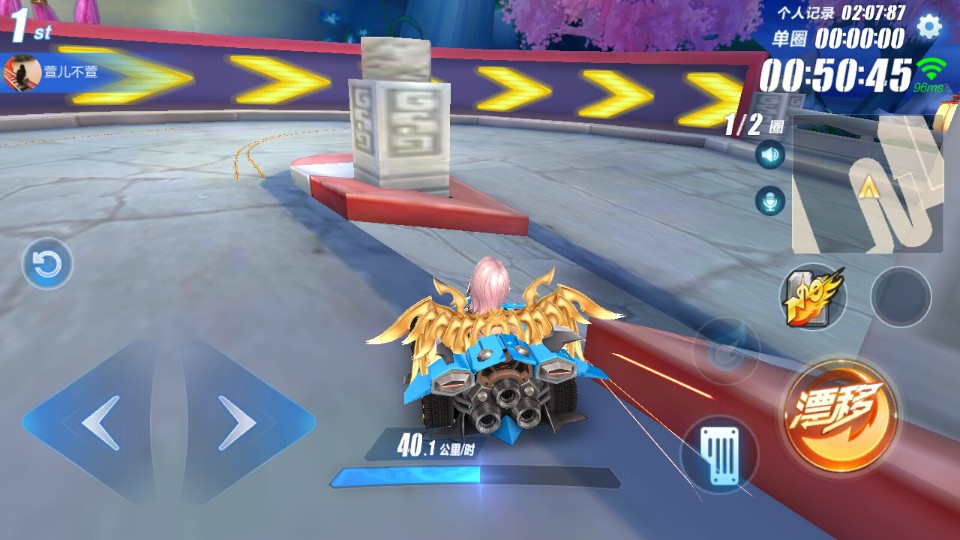Open the settings gear icon
This screenshot has width=960, height=540.
click(x=929, y=27)
